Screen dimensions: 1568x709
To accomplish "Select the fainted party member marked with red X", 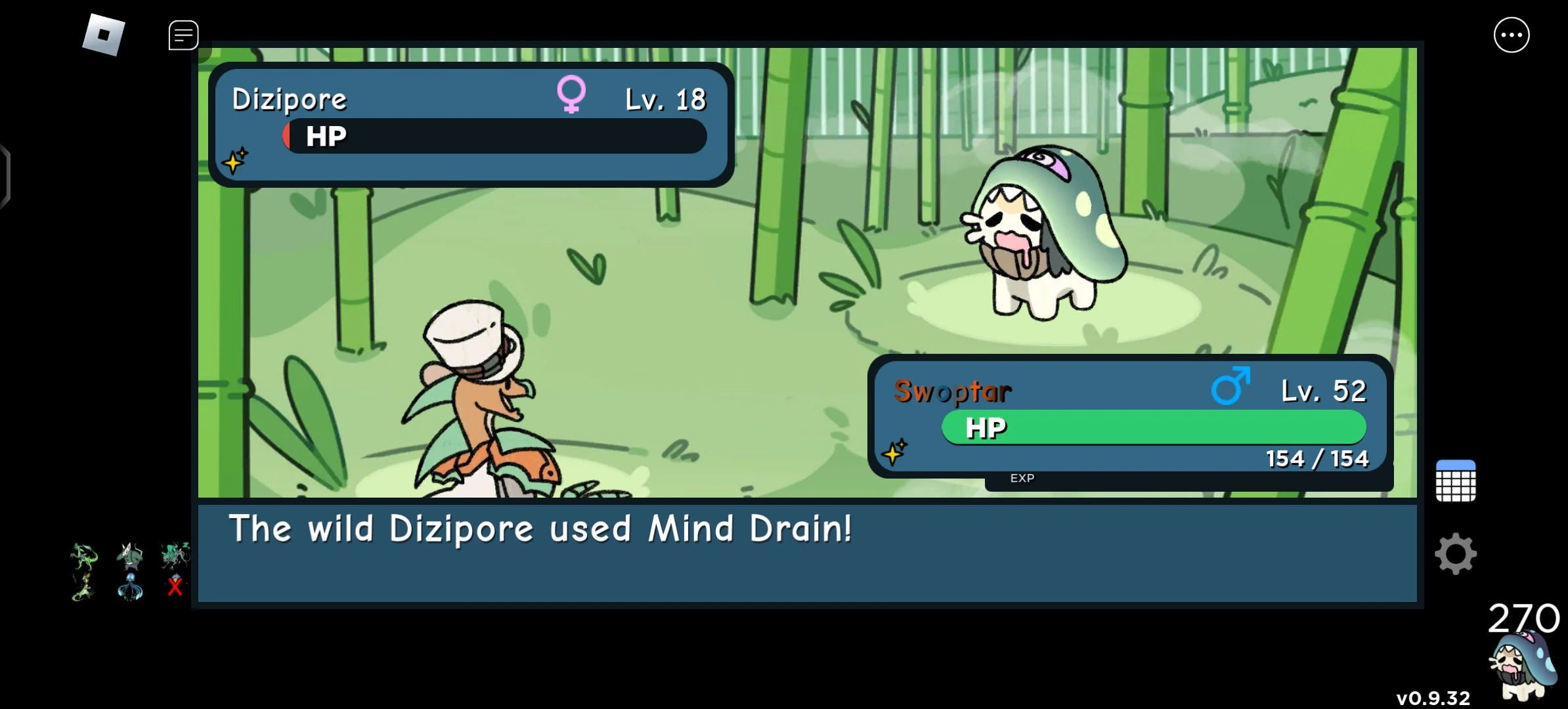I will click(173, 587).
